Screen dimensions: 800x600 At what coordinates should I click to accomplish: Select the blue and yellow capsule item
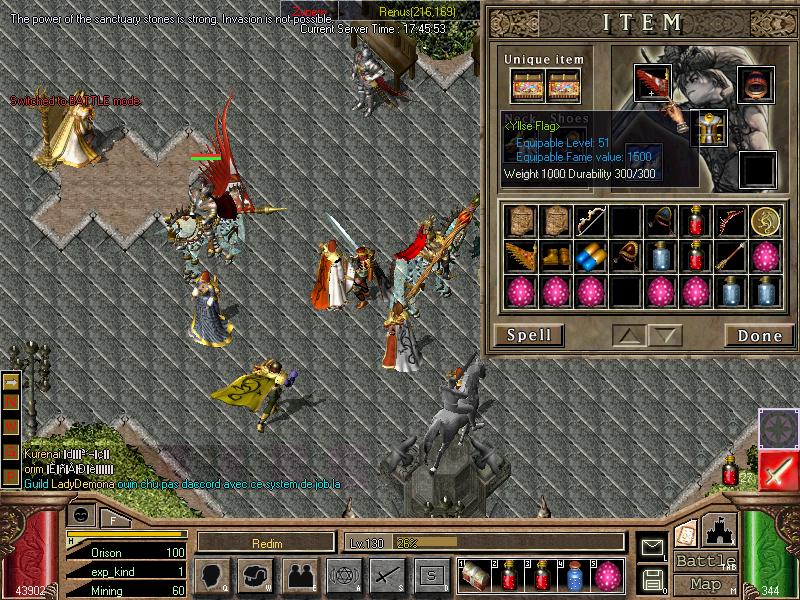(591, 257)
